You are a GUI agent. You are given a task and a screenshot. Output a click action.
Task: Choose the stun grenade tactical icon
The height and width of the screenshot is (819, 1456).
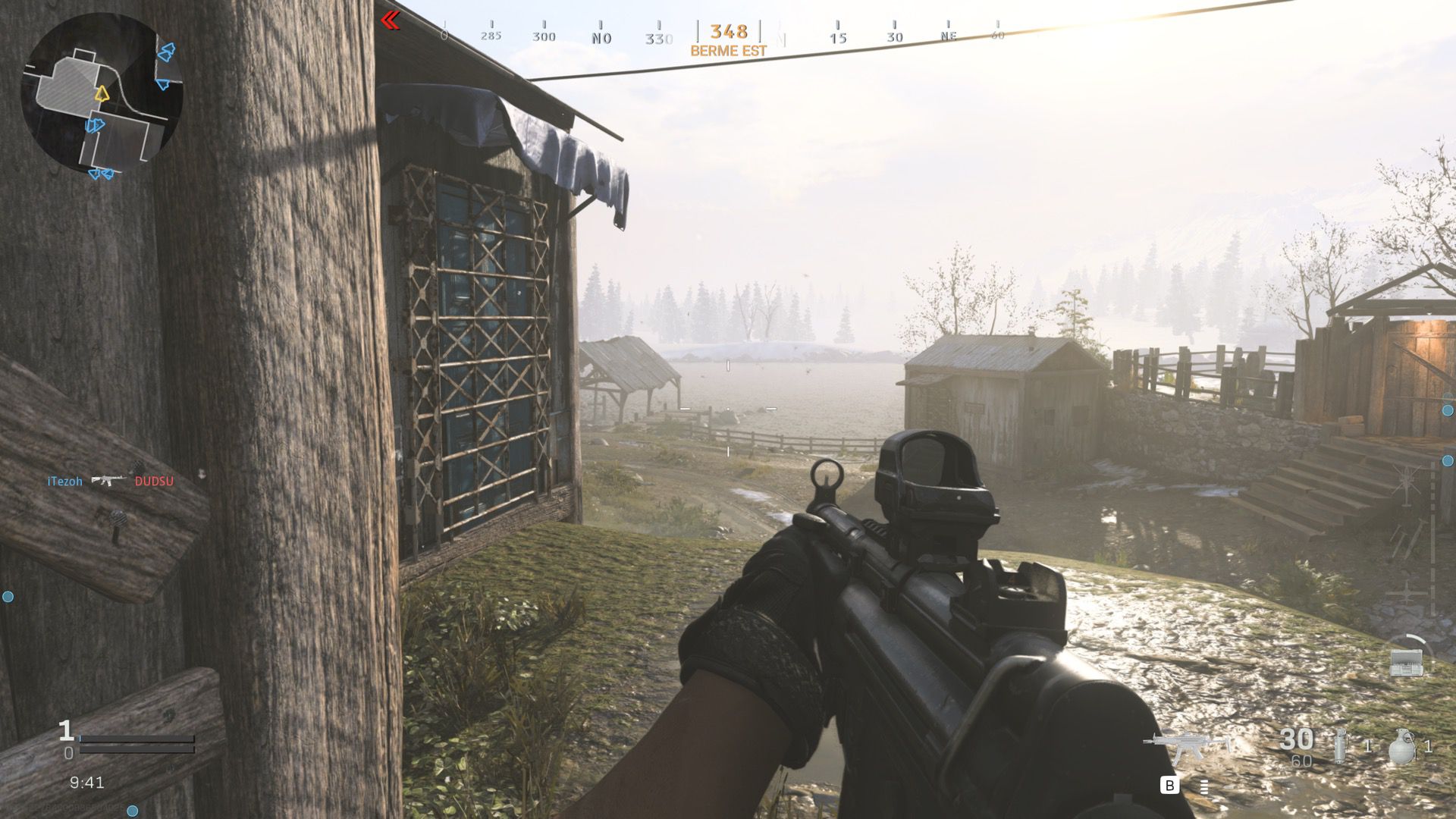[1341, 745]
